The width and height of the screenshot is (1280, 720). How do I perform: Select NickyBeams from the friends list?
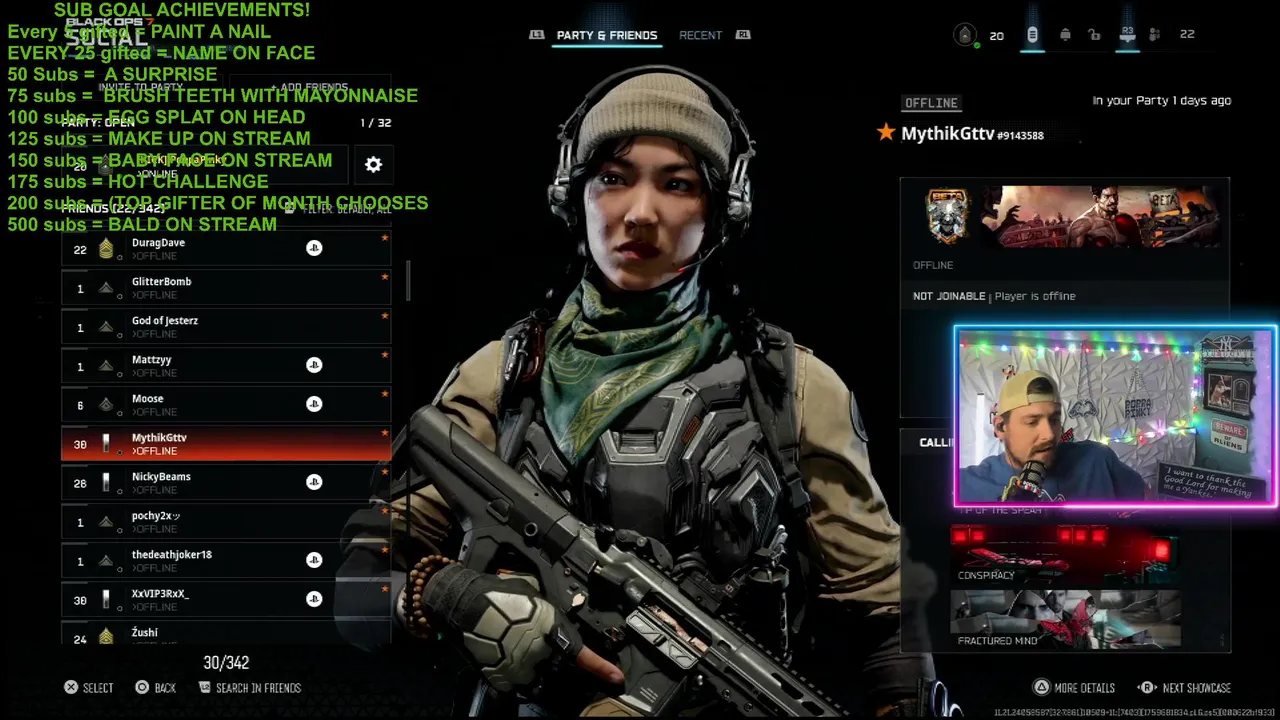225,483
